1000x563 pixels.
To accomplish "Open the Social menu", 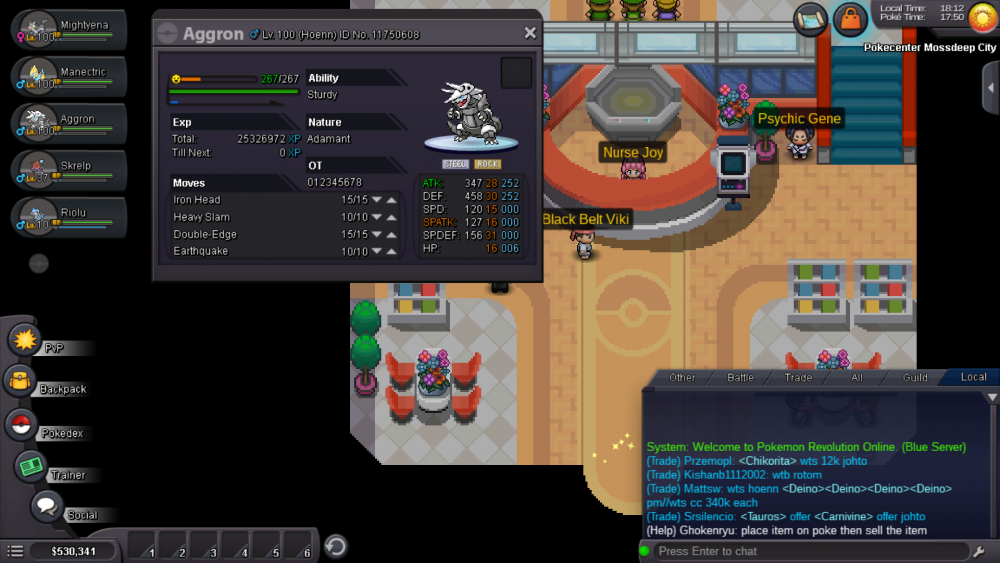I will 46,507.
